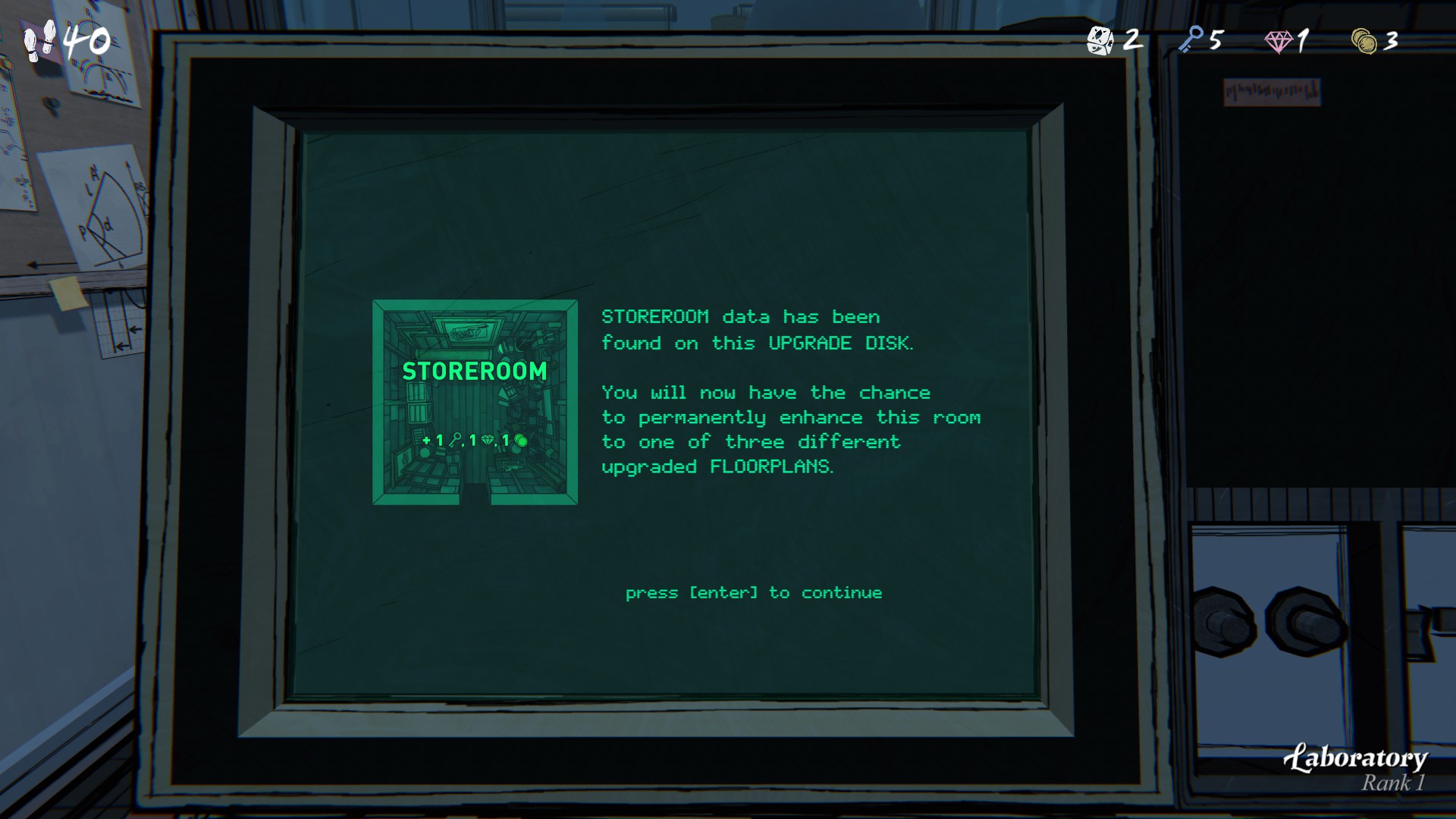Select the STOREROOM floorplan card
The width and height of the screenshot is (1456, 819).
pos(475,402)
